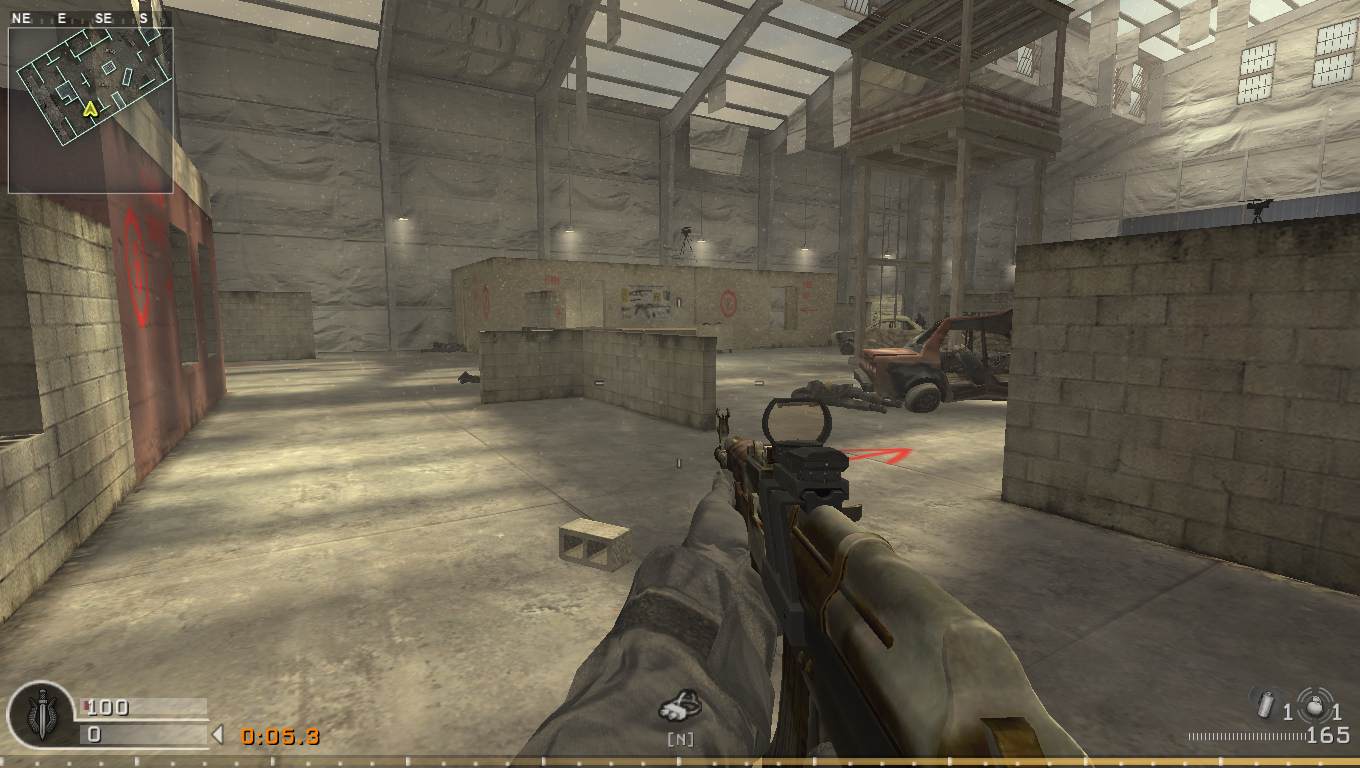Select the frag grenade icon
Screen dimensions: 1360x768
[1315, 705]
